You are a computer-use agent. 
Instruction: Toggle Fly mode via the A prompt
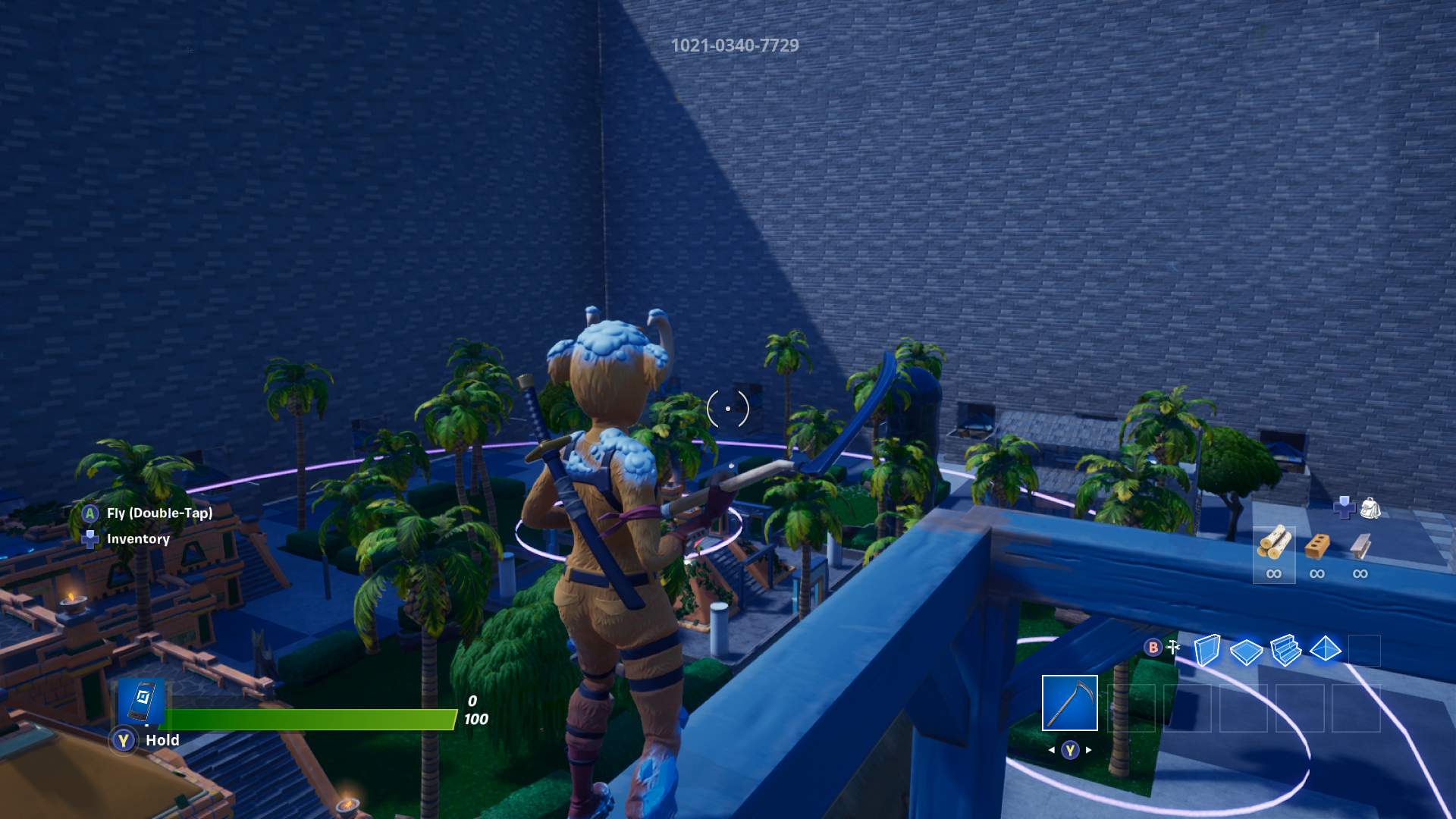[89, 514]
